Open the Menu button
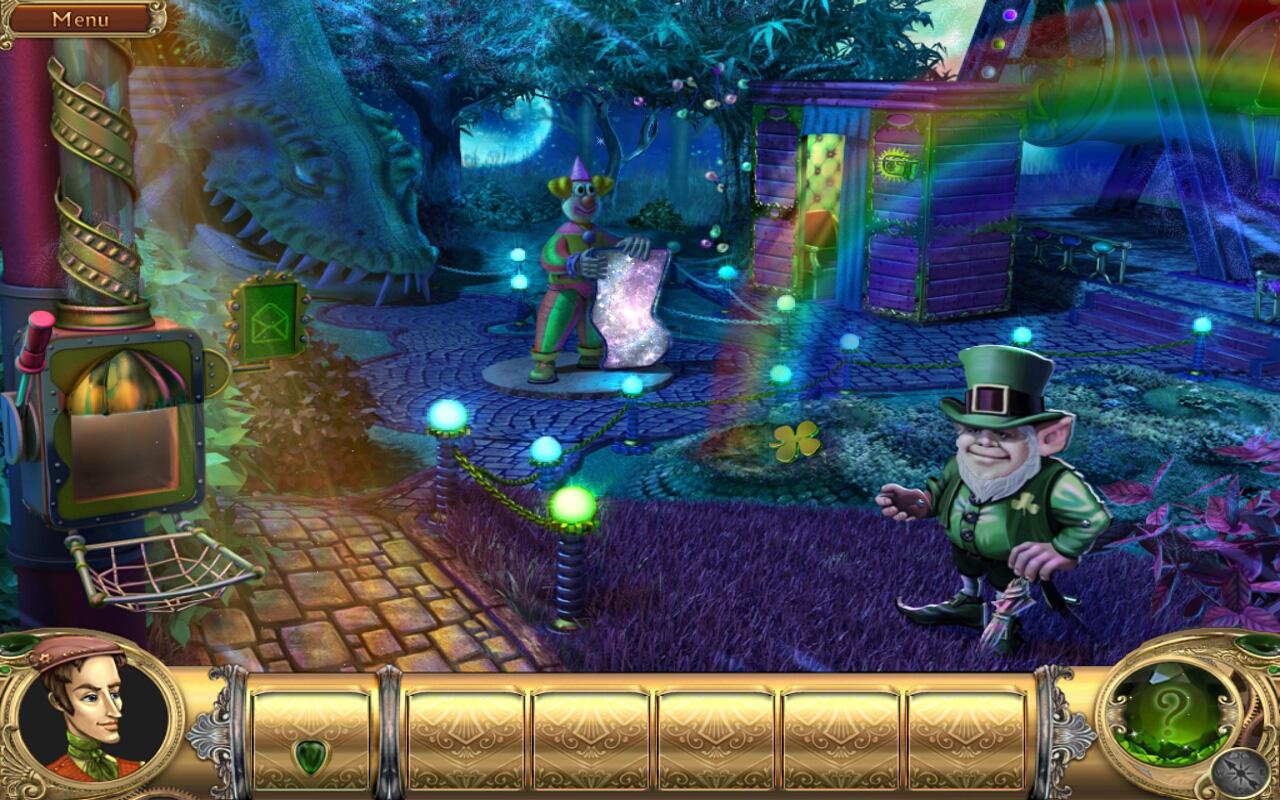 [x=82, y=17]
